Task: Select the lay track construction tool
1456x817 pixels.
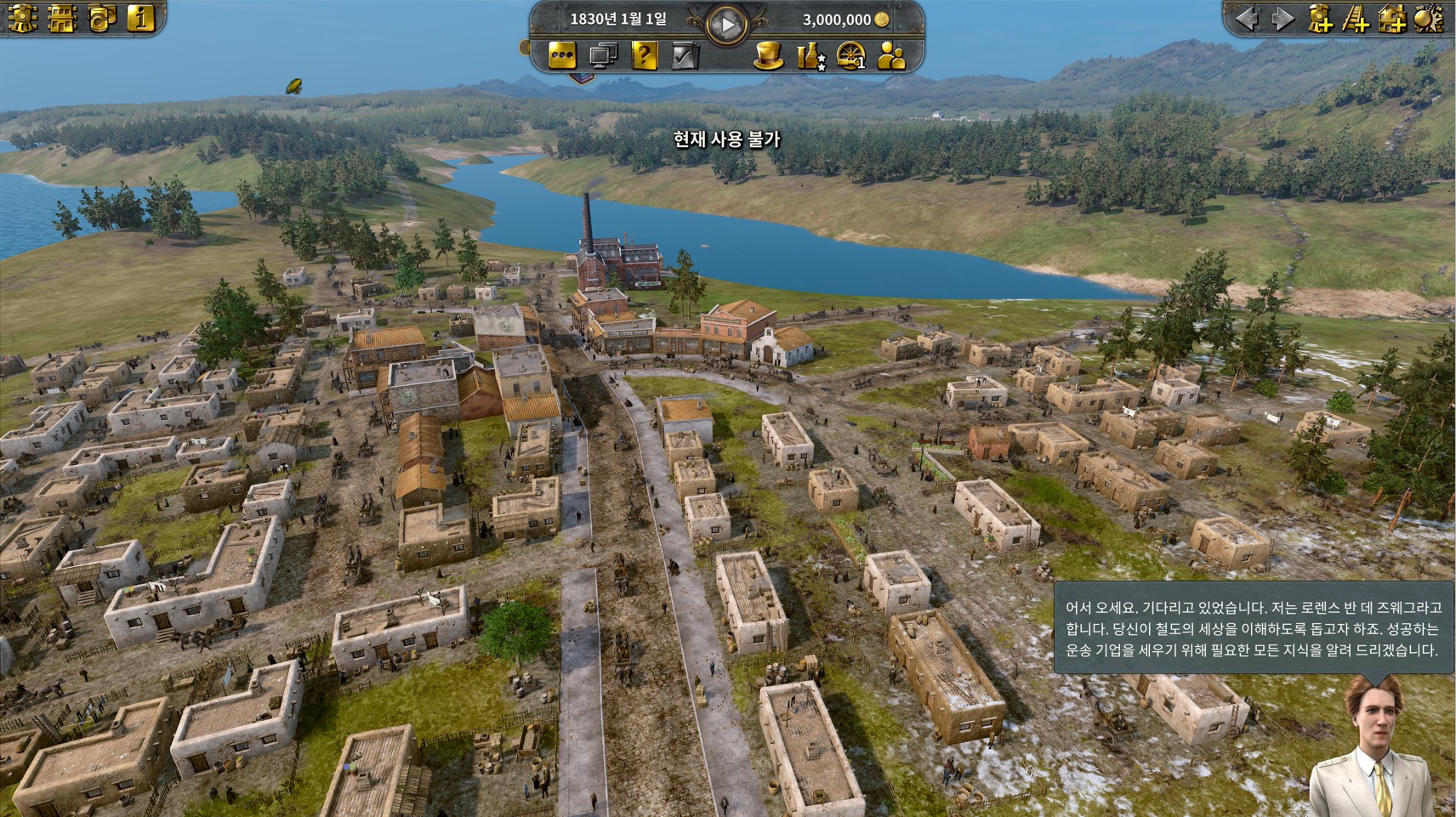Action: point(1356,19)
